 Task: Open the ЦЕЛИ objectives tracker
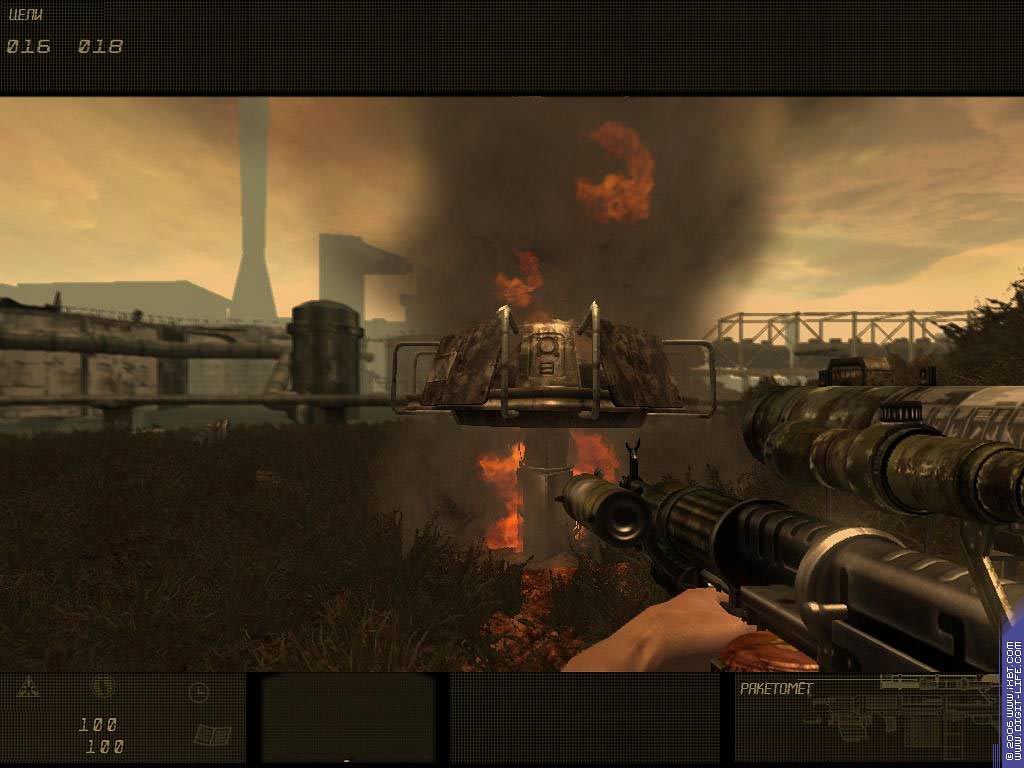[25, 15]
